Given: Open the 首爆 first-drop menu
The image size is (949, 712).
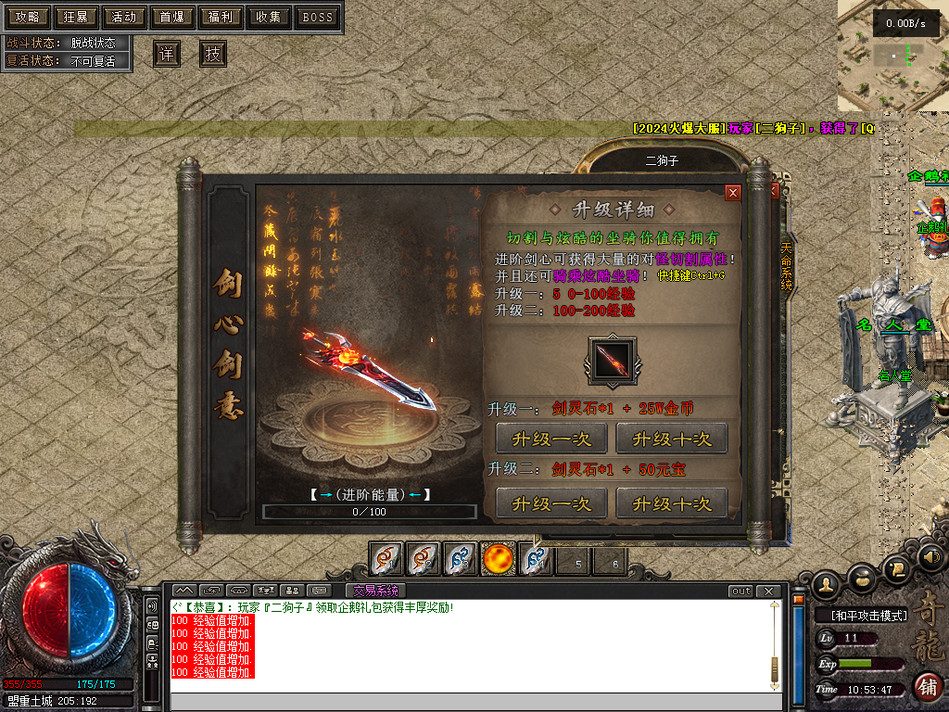Looking at the screenshot, I should pyautogui.click(x=172, y=17).
